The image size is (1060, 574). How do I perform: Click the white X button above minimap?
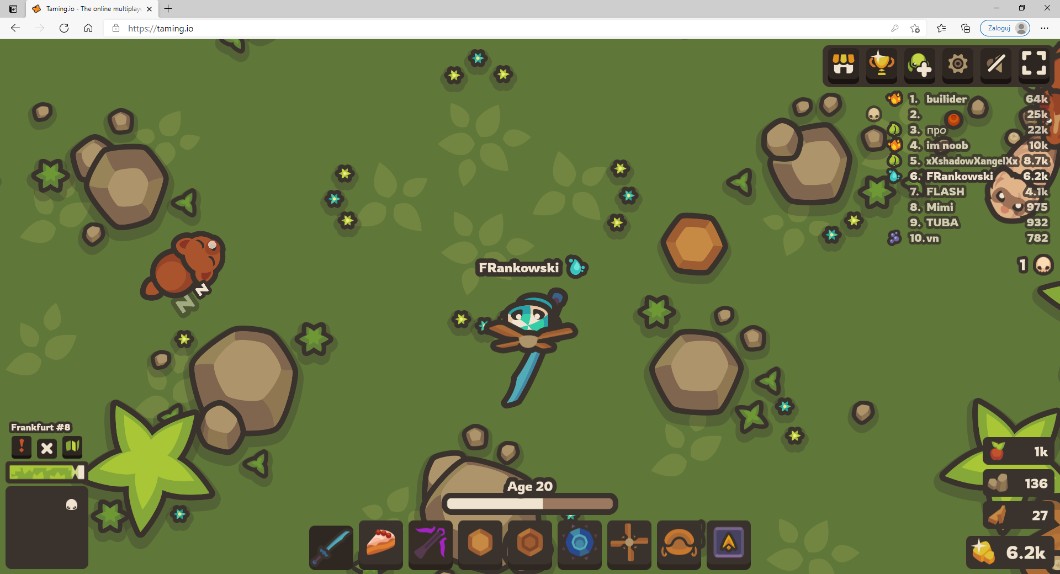[47, 447]
